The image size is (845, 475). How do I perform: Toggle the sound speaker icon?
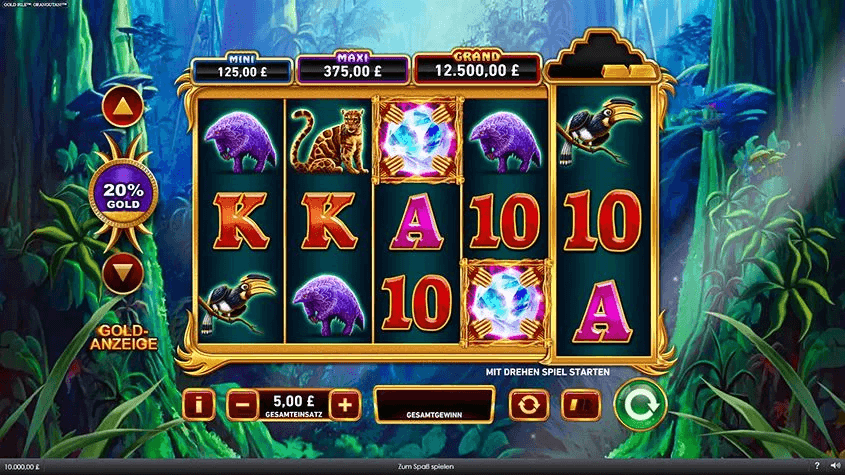(834, 466)
